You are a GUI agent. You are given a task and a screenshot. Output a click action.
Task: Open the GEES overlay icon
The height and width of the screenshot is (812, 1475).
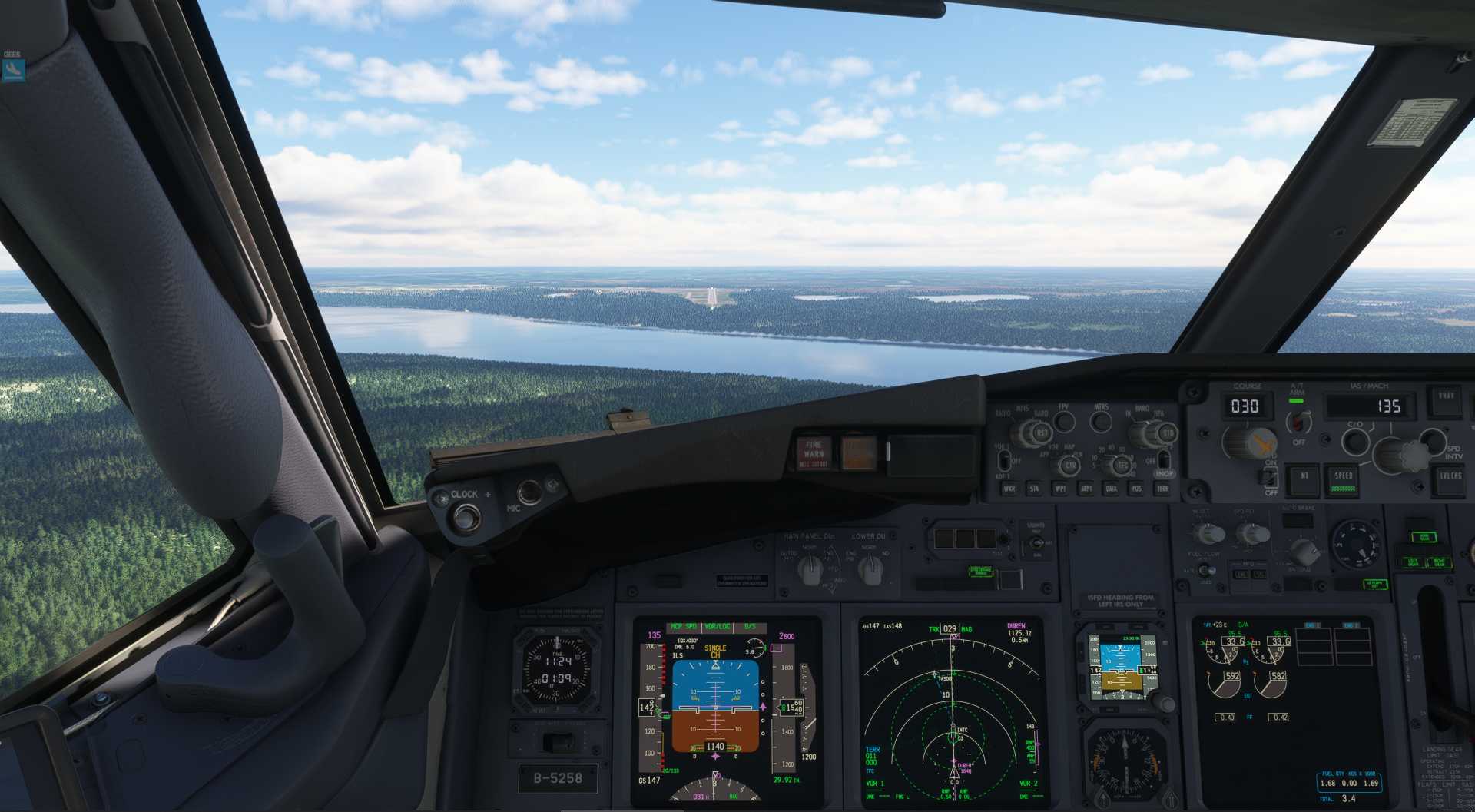(x=13, y=70)
